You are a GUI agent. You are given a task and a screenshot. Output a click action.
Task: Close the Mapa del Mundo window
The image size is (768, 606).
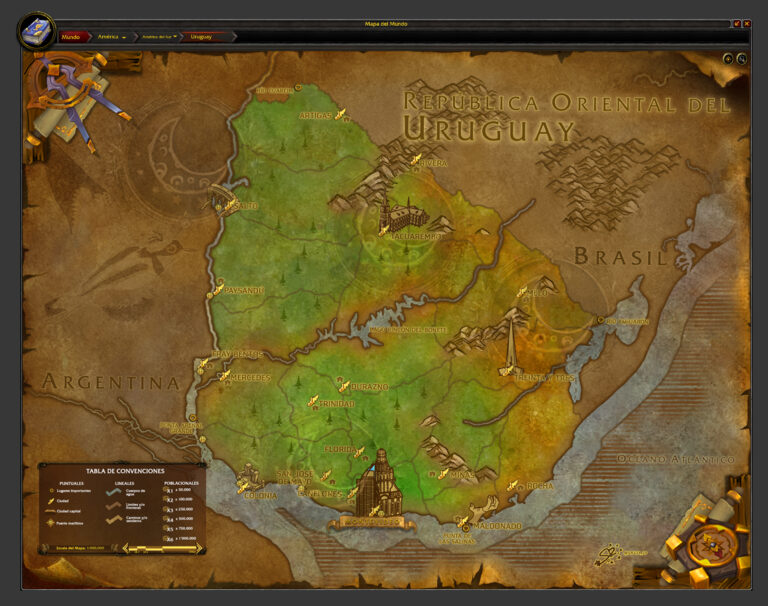746,23
